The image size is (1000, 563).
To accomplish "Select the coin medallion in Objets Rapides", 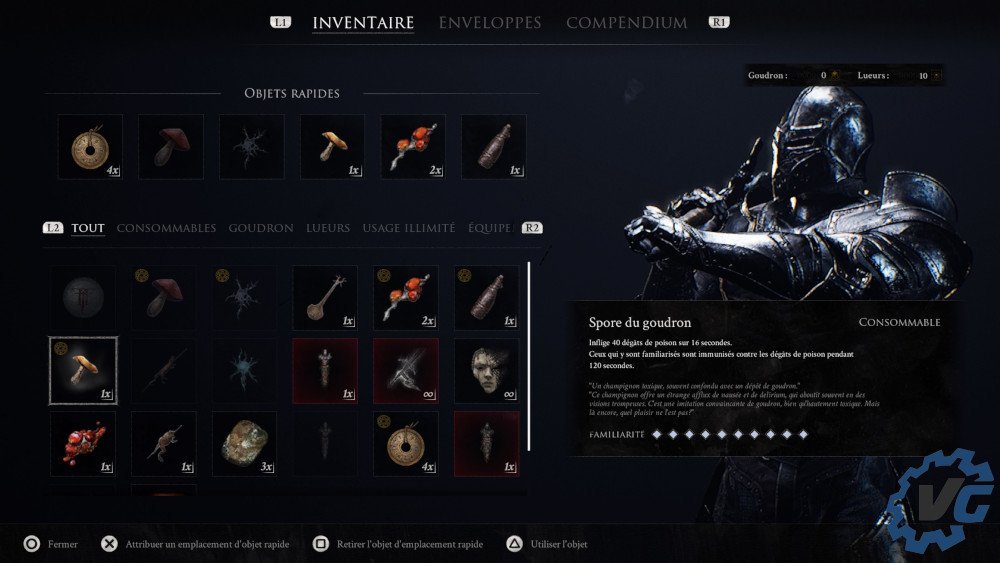I will tap(90, 147).
